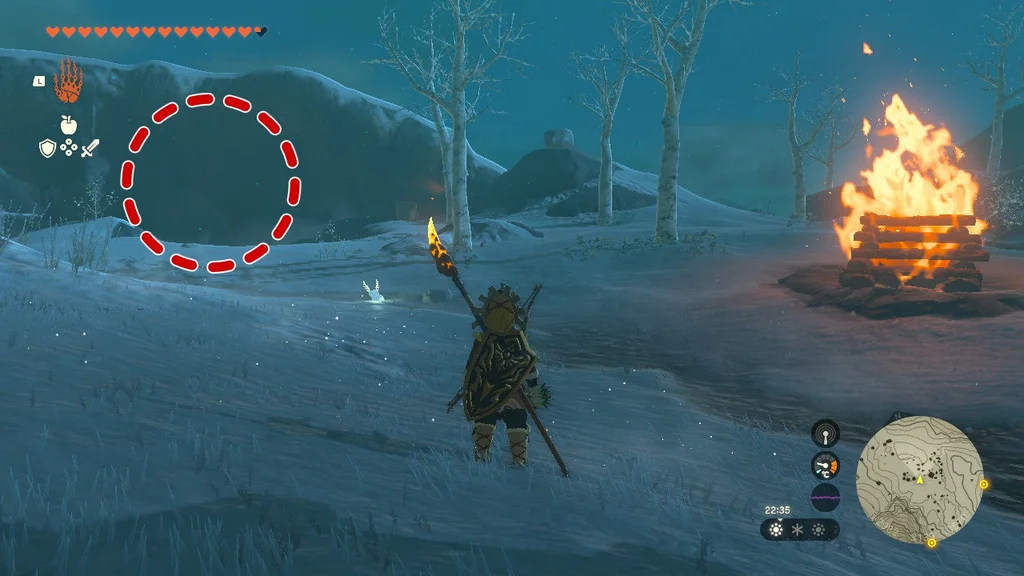Activate the orange Ultrahand ability icon

pyautogui.click(x=68, y=82)
